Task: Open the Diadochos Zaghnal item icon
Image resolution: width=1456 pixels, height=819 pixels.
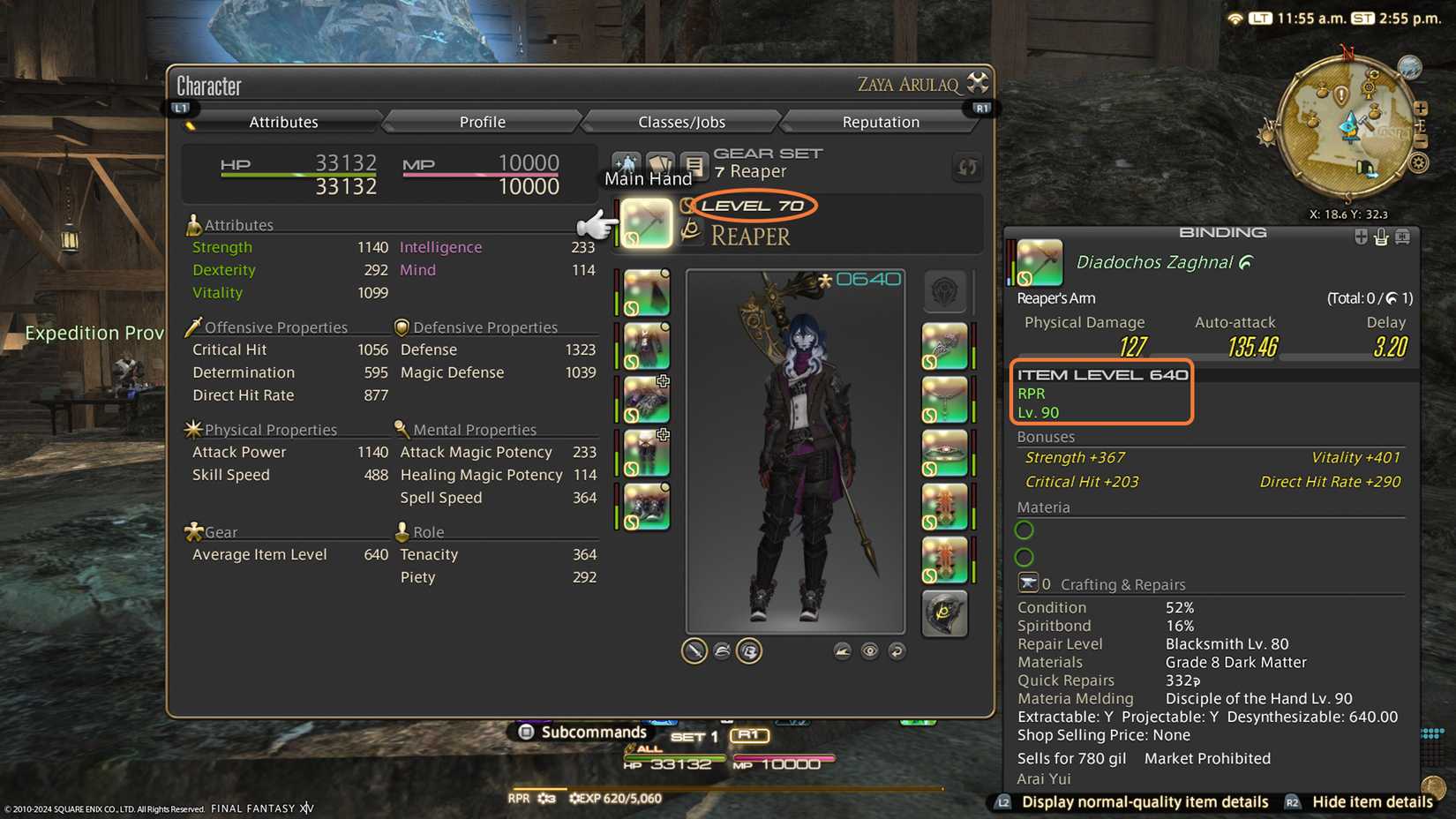Action: pos(1038,259)
